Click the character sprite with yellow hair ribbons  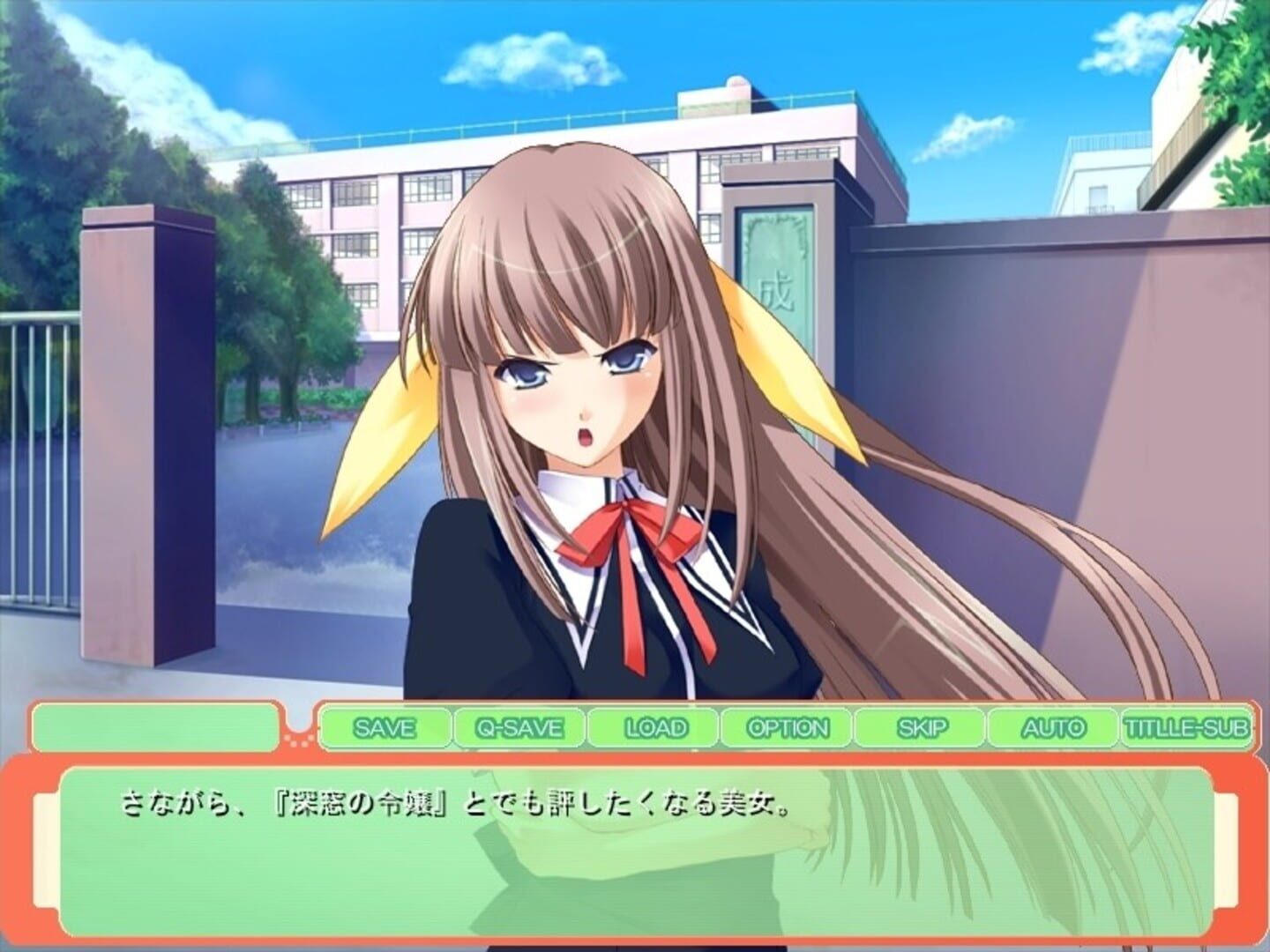600,397
